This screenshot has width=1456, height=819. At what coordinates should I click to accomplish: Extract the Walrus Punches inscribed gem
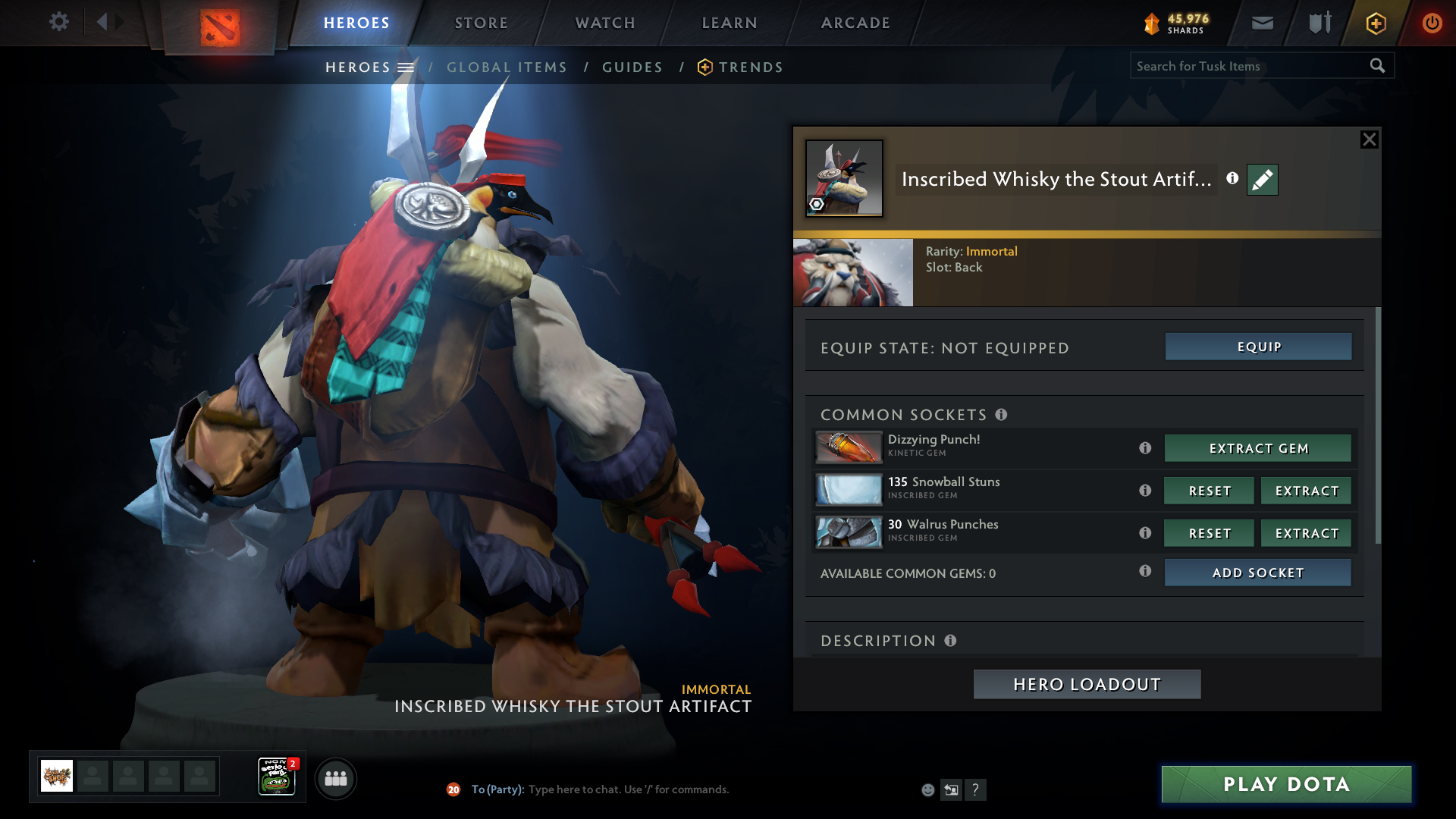pos(1306,533)
